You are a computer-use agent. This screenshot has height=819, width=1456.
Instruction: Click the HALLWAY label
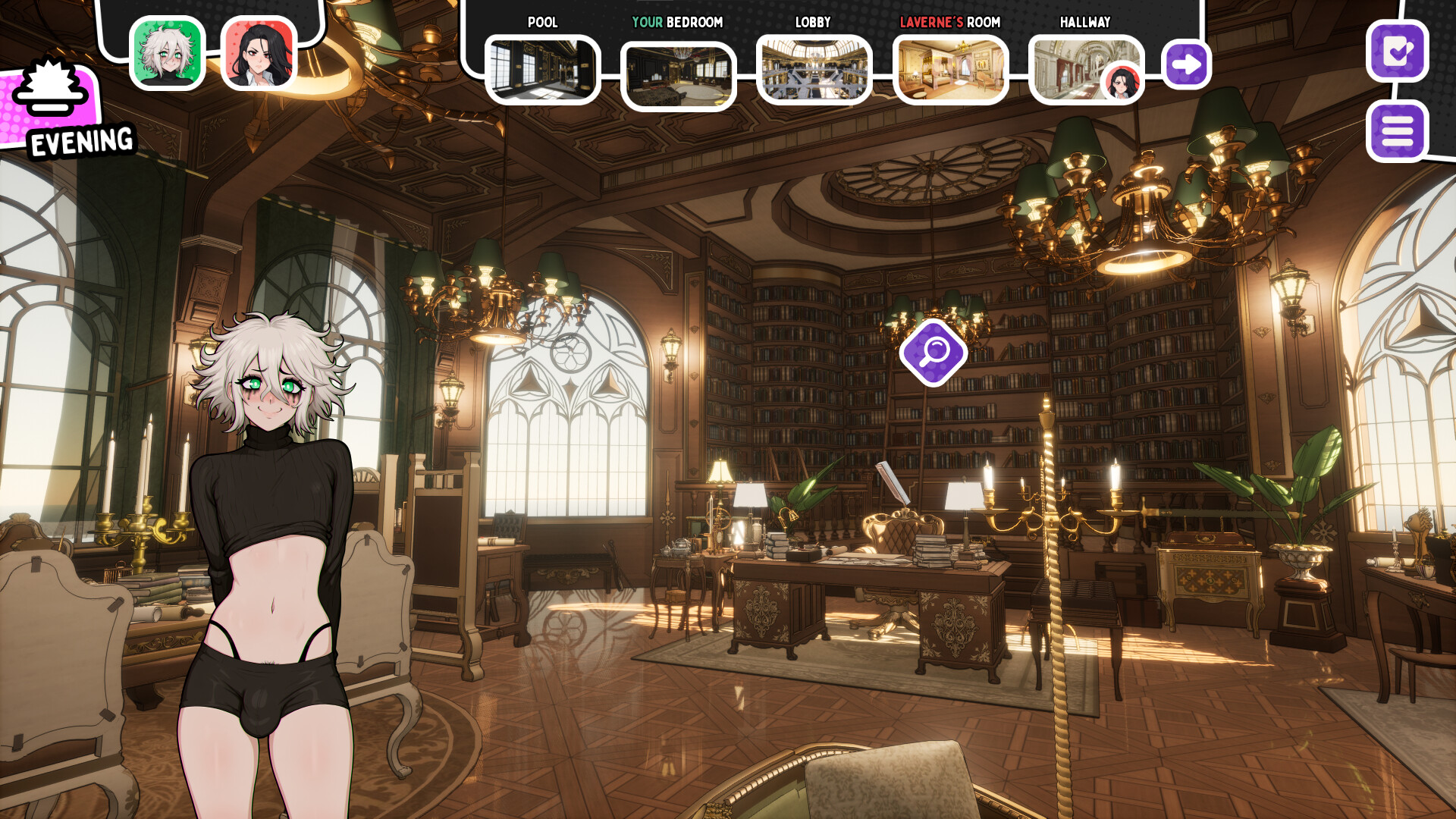[1084, 23]
